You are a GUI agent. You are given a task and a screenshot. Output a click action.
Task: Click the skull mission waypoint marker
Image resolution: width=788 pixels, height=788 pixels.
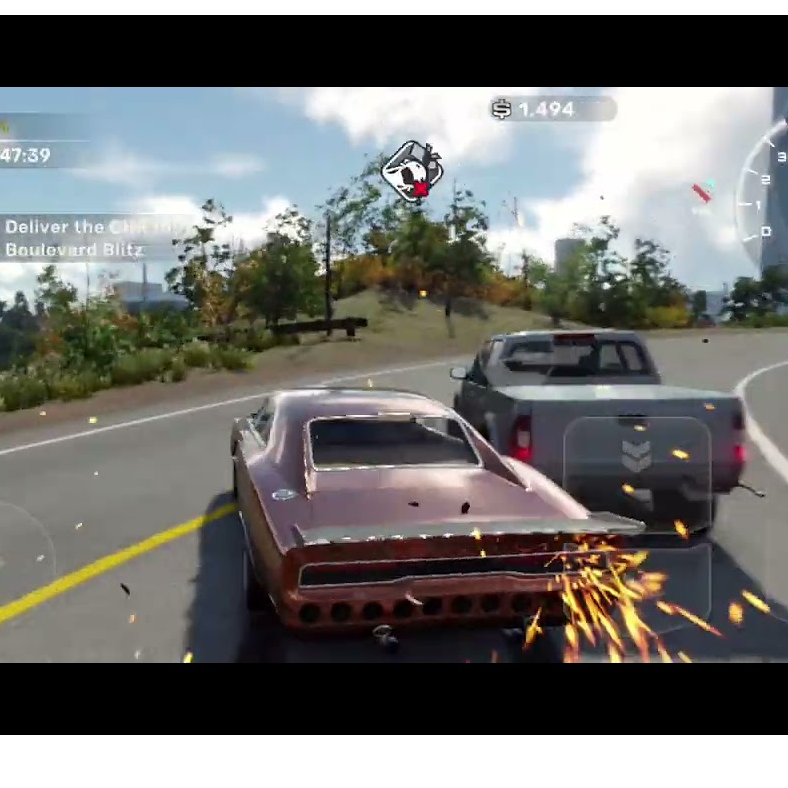point(411,172)
